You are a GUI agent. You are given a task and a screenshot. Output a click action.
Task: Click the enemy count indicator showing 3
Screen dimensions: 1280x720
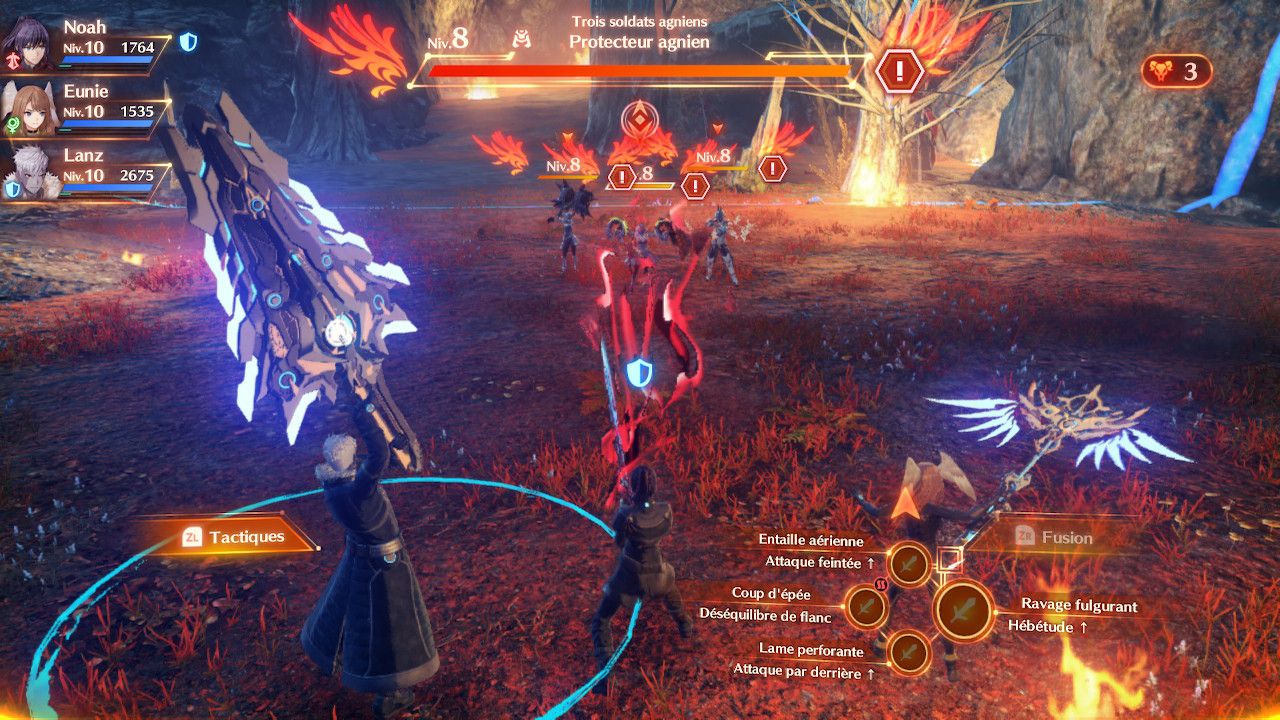[x=1176, y=72]
